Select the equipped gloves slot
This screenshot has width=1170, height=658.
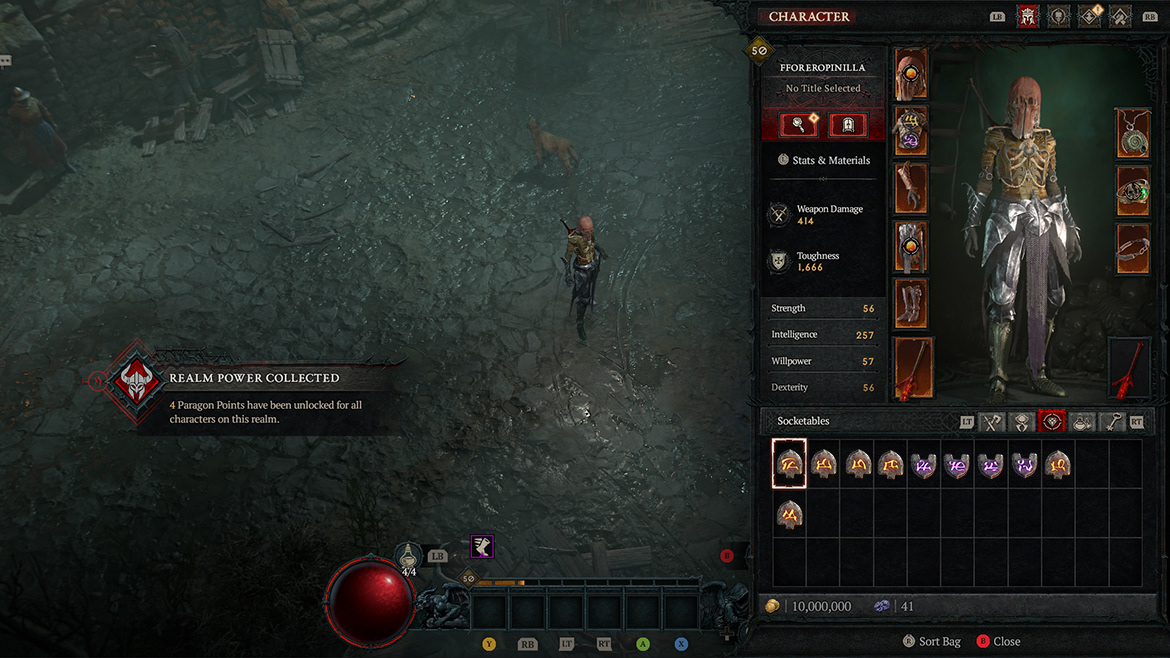(x=911, y=188)
